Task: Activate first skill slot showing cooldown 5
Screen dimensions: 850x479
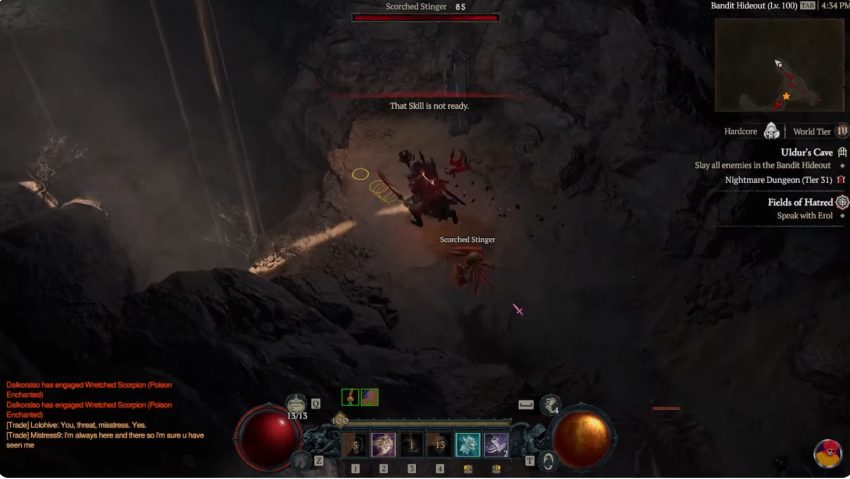Action: click(355, 445)
